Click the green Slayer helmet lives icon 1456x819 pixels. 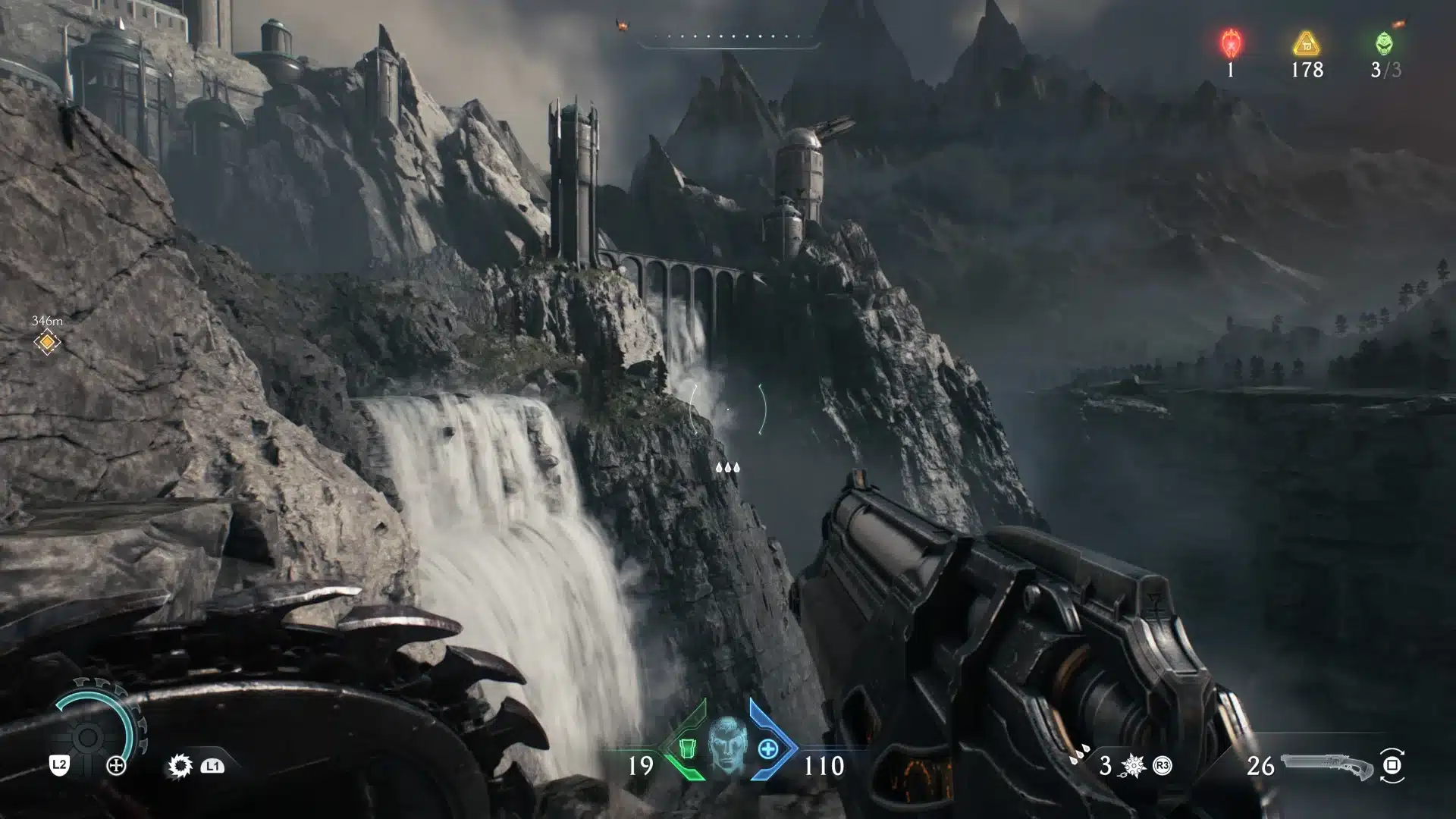(1384, 43)
